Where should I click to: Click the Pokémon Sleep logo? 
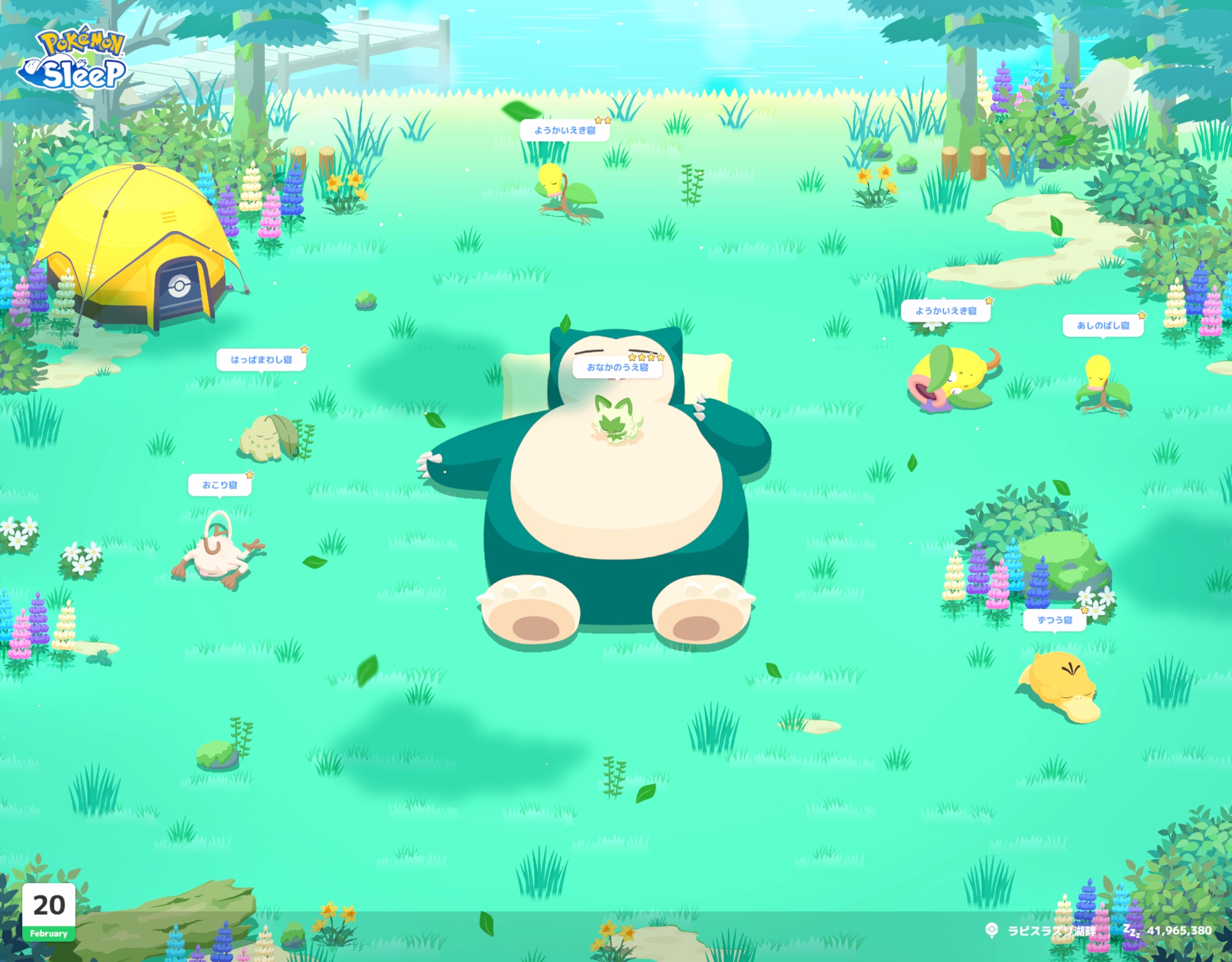[74, 60]
